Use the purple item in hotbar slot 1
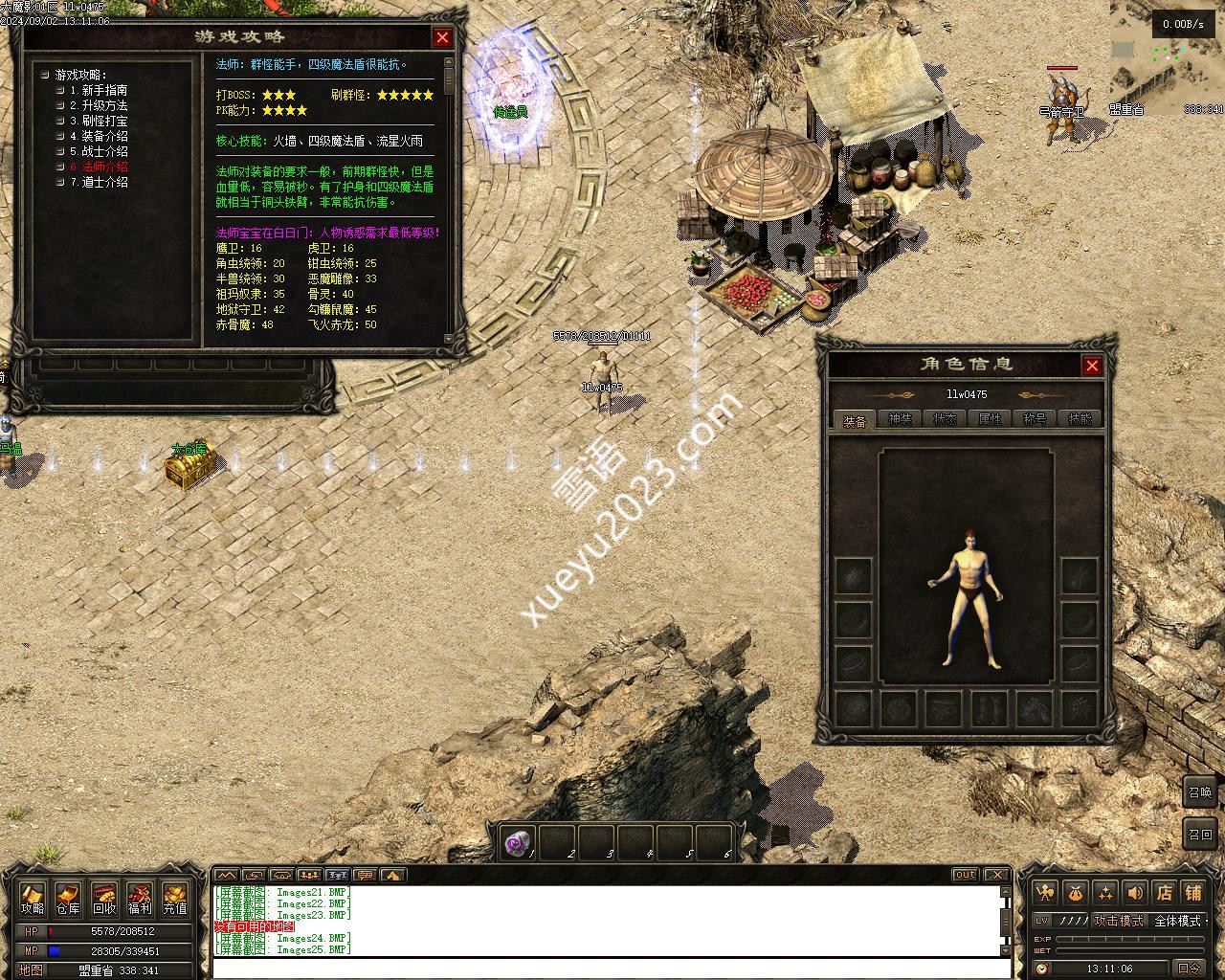This screenshot has width=1225, height=980. pyautogui.click(x=518, y=843)
